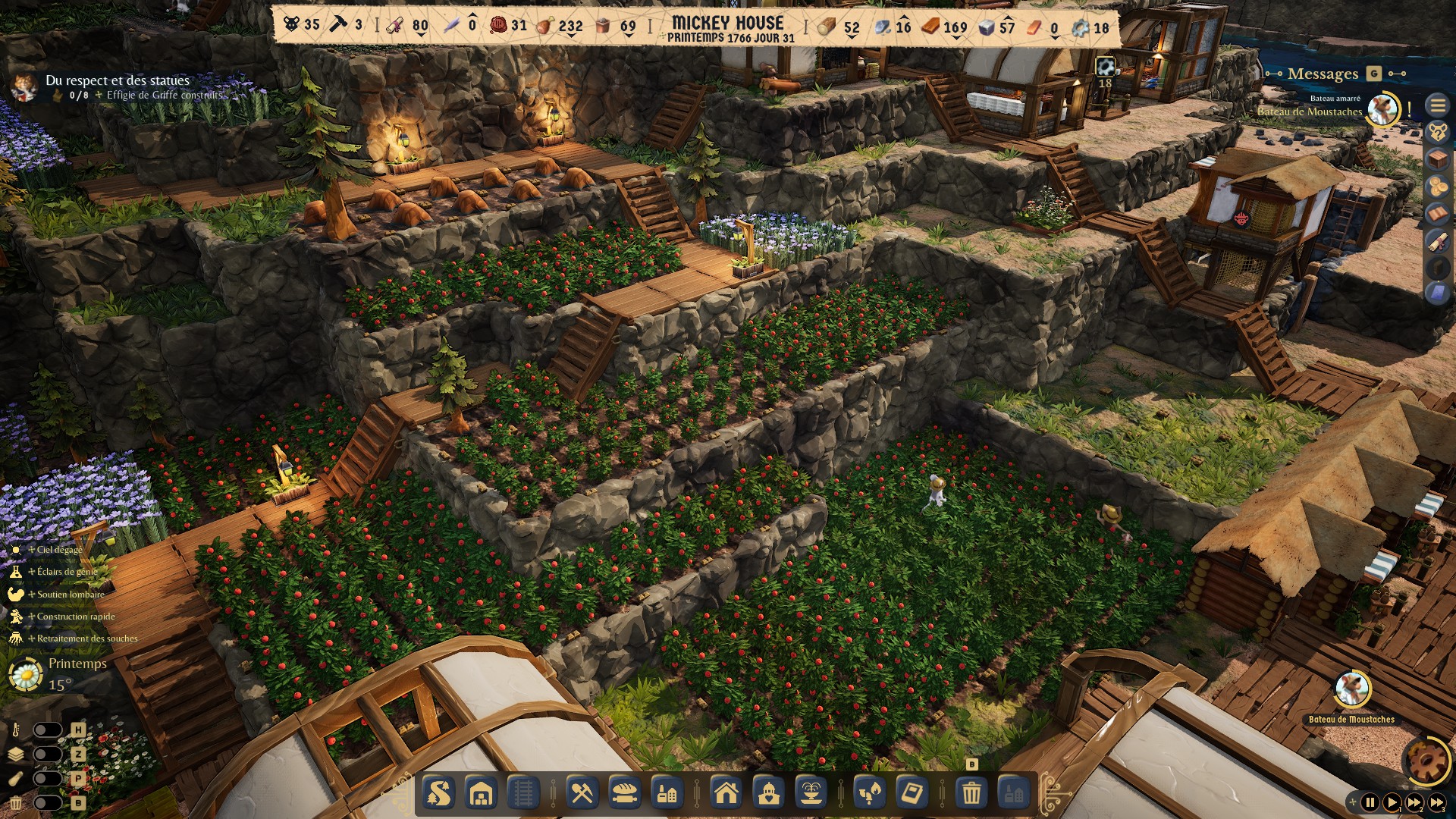Toggle the layers overlay switch

[x=47, y=755]
